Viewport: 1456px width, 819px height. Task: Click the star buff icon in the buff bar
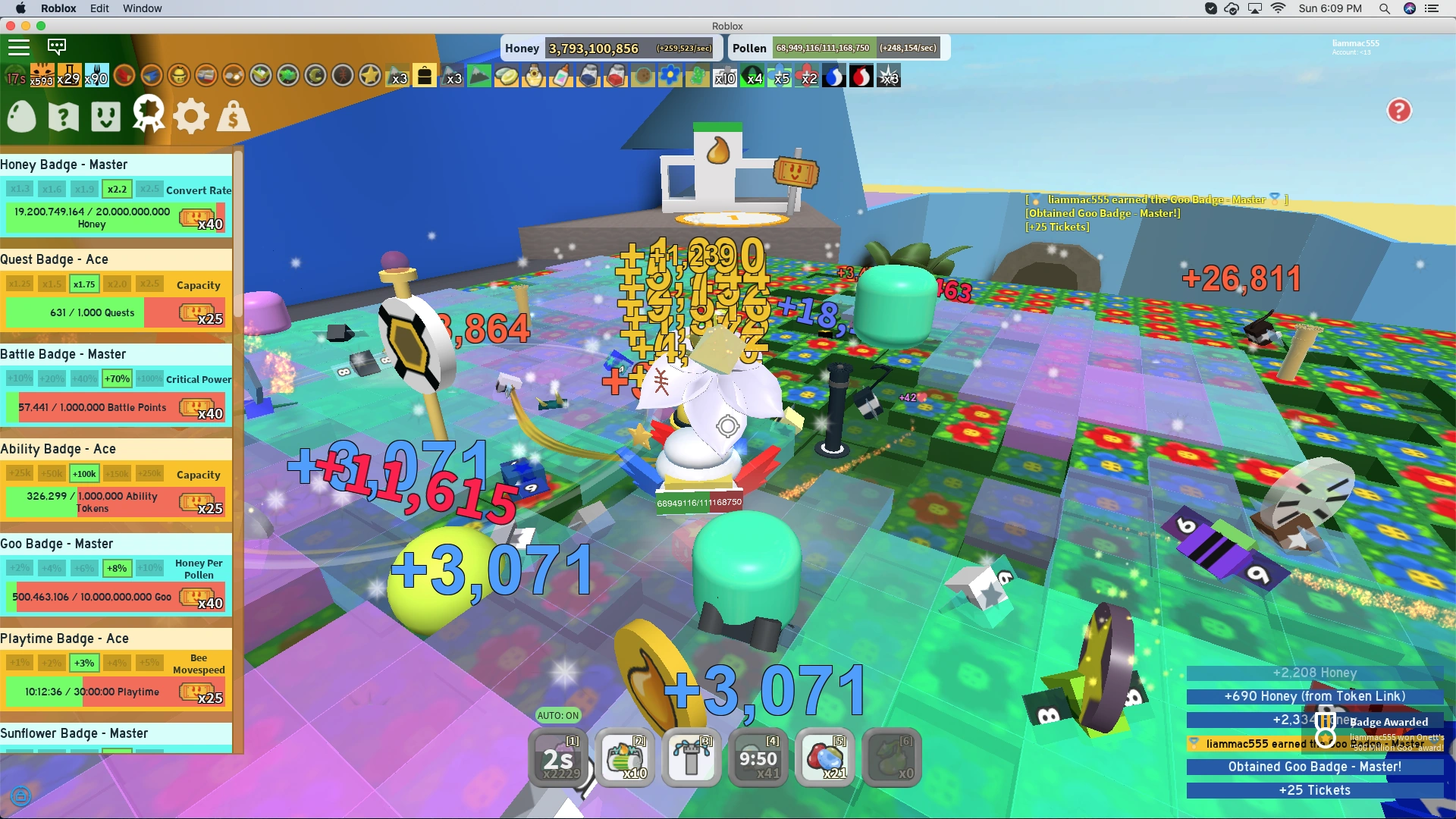click(369, 76)
